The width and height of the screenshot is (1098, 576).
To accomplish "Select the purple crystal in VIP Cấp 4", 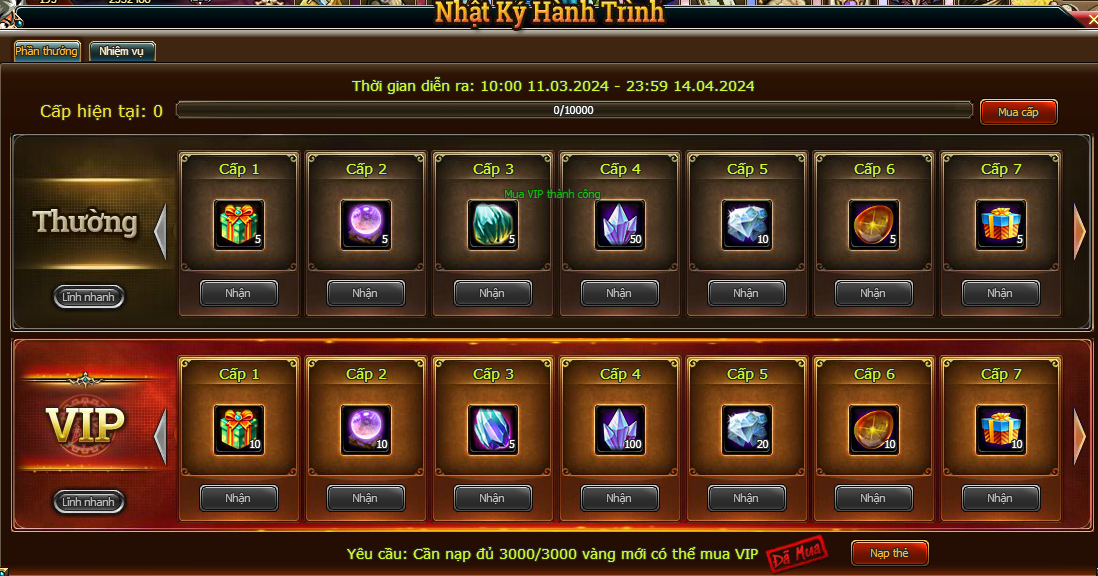I will click(620, 429).
